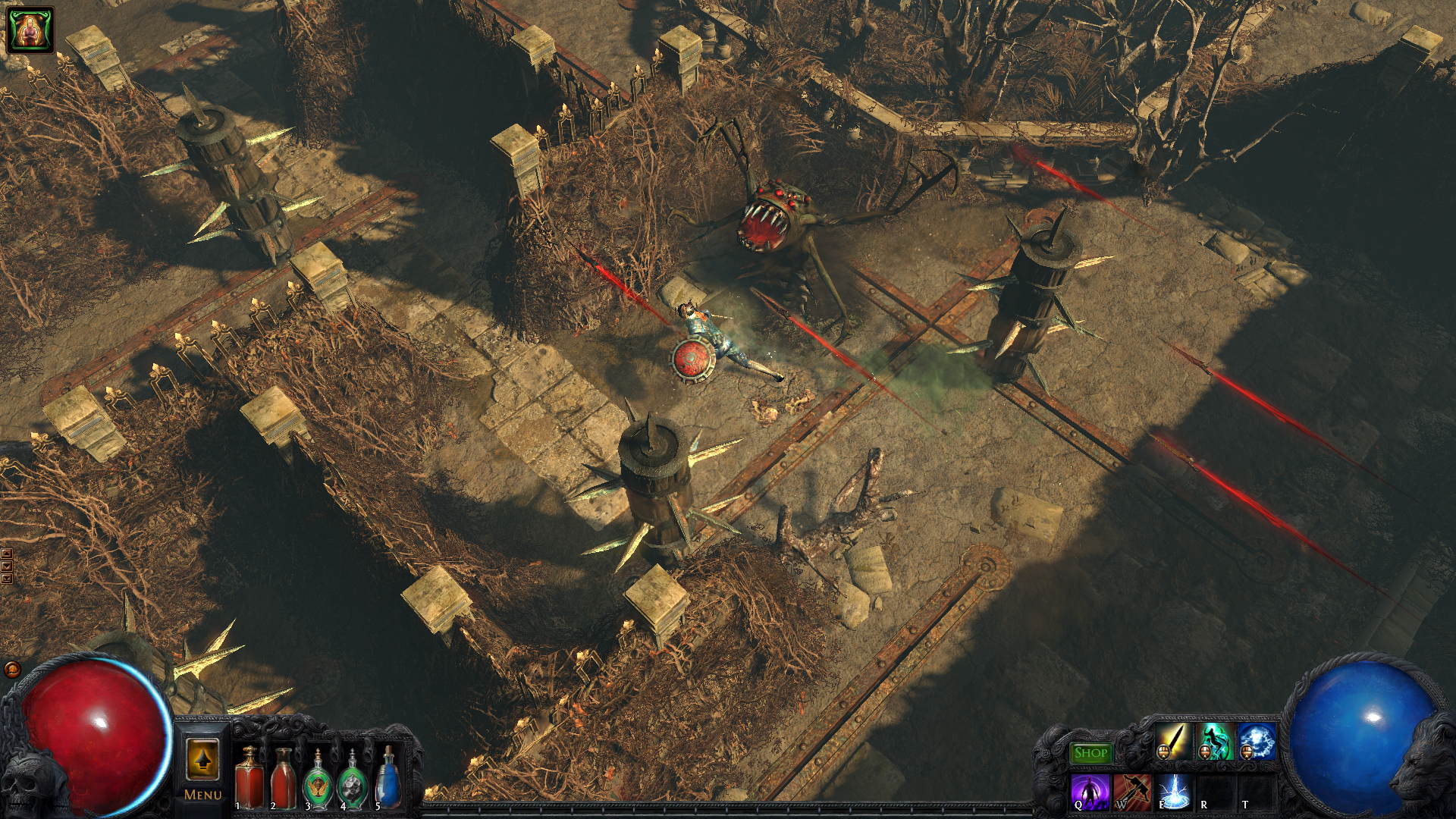Activate the red crossbow skill in slot W

[x=1131, y=792]
